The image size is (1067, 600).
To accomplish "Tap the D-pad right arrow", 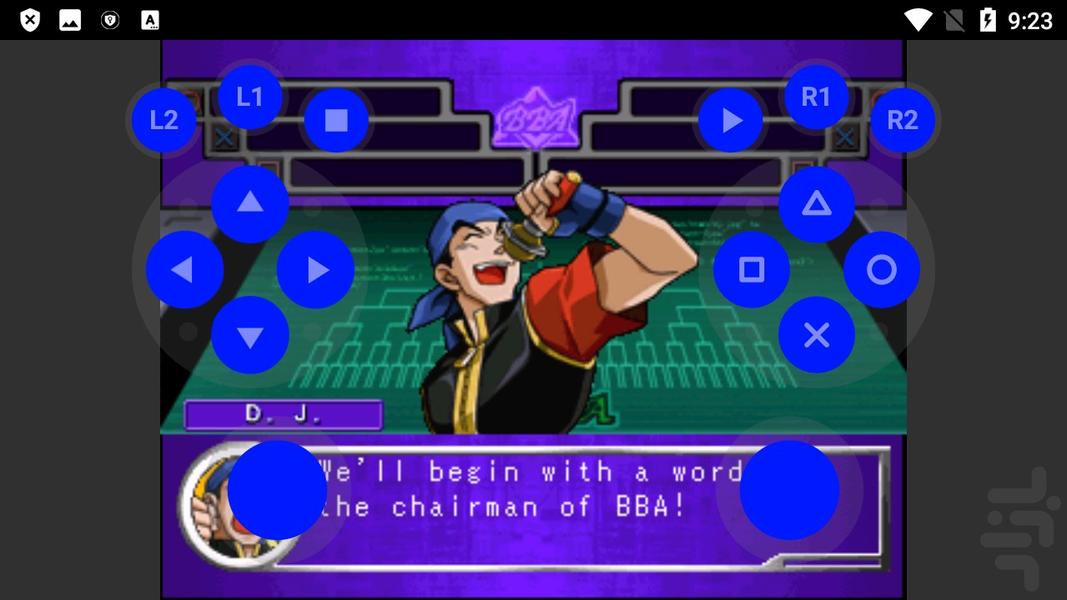I will point(316,270).
